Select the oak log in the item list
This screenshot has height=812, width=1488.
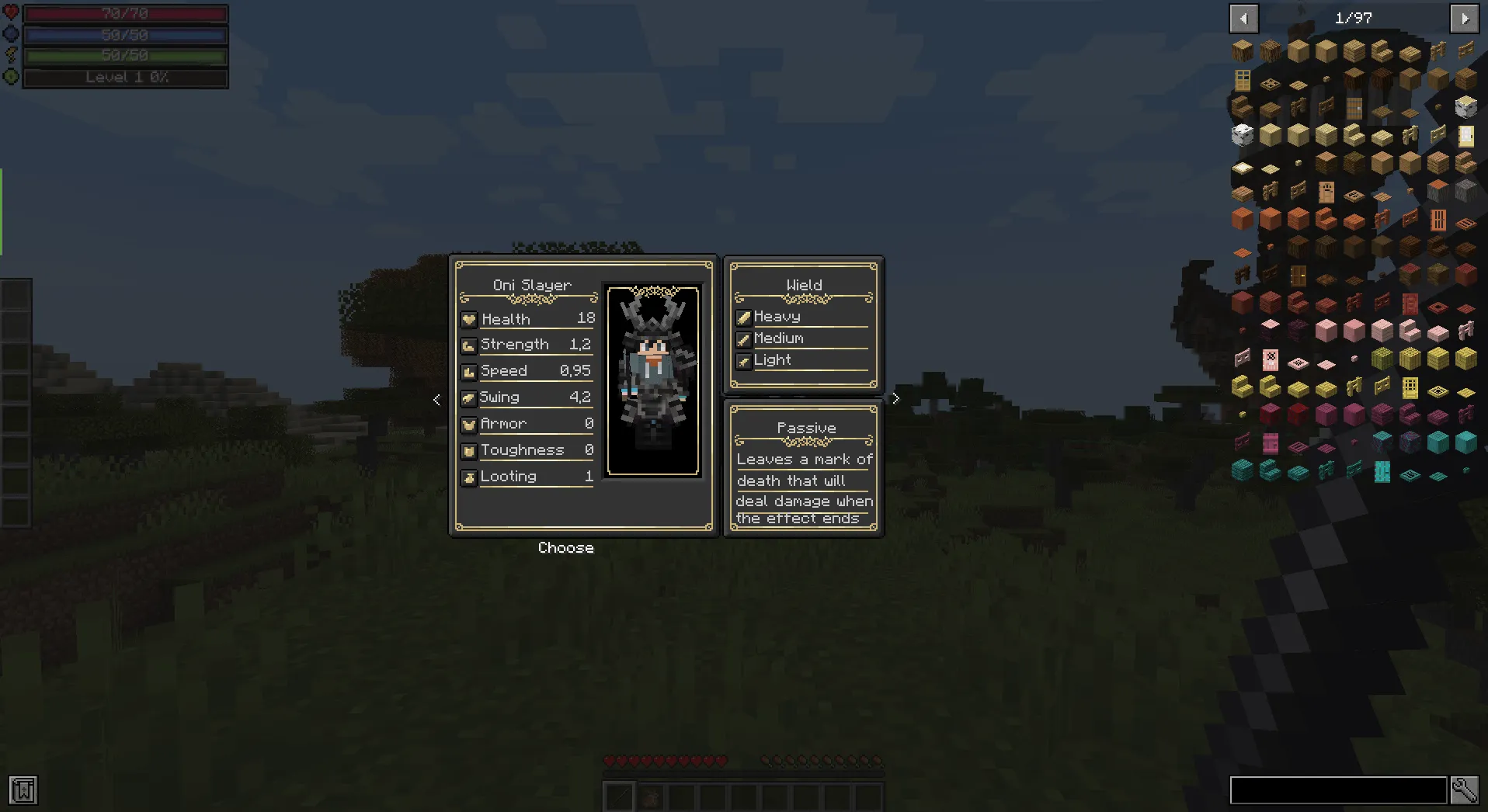tap(1243, 49)
